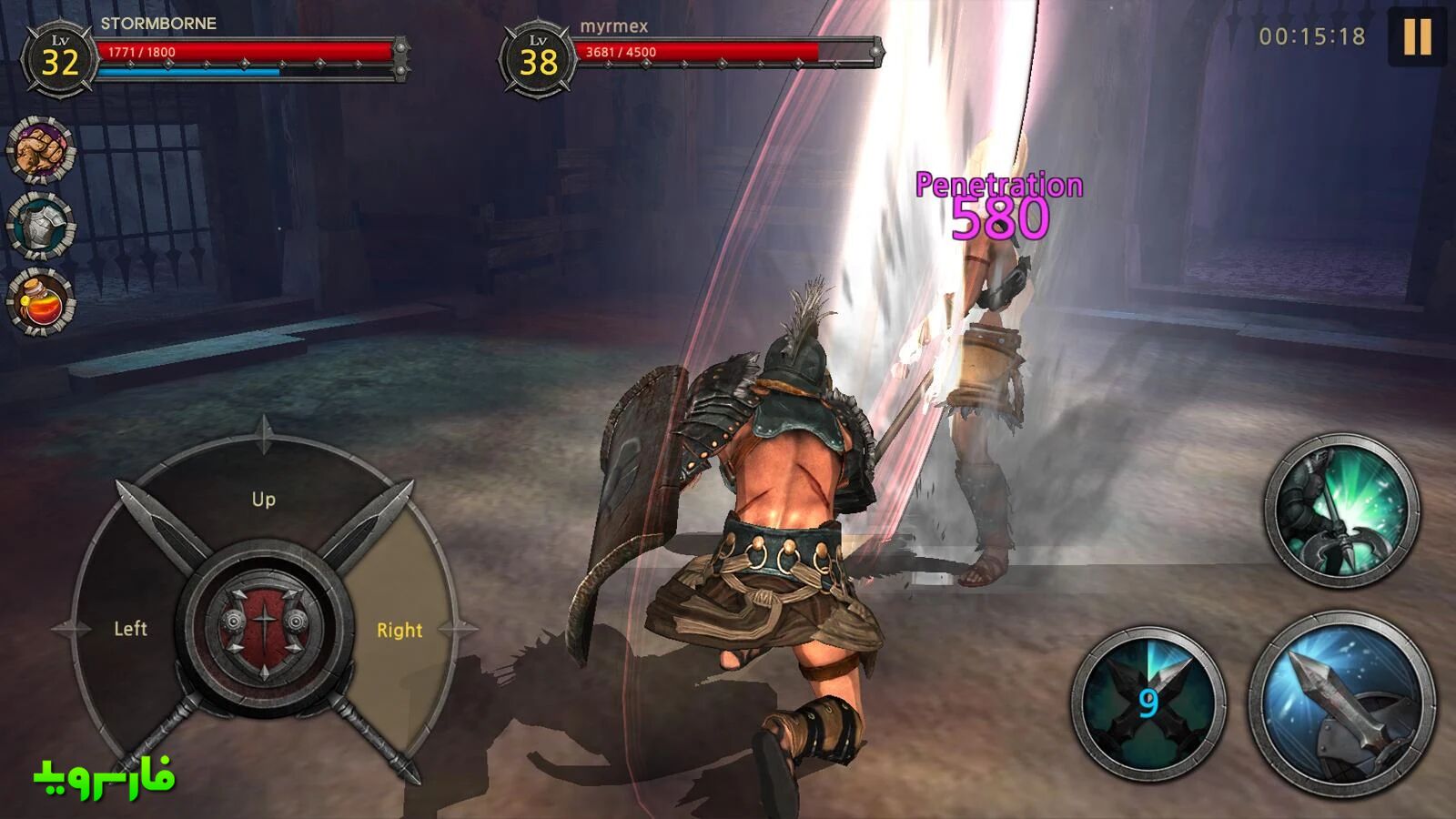Activate the clenched fist skill icon
The width and height of the screenshot is (1456, 819).
coord(41,149)
